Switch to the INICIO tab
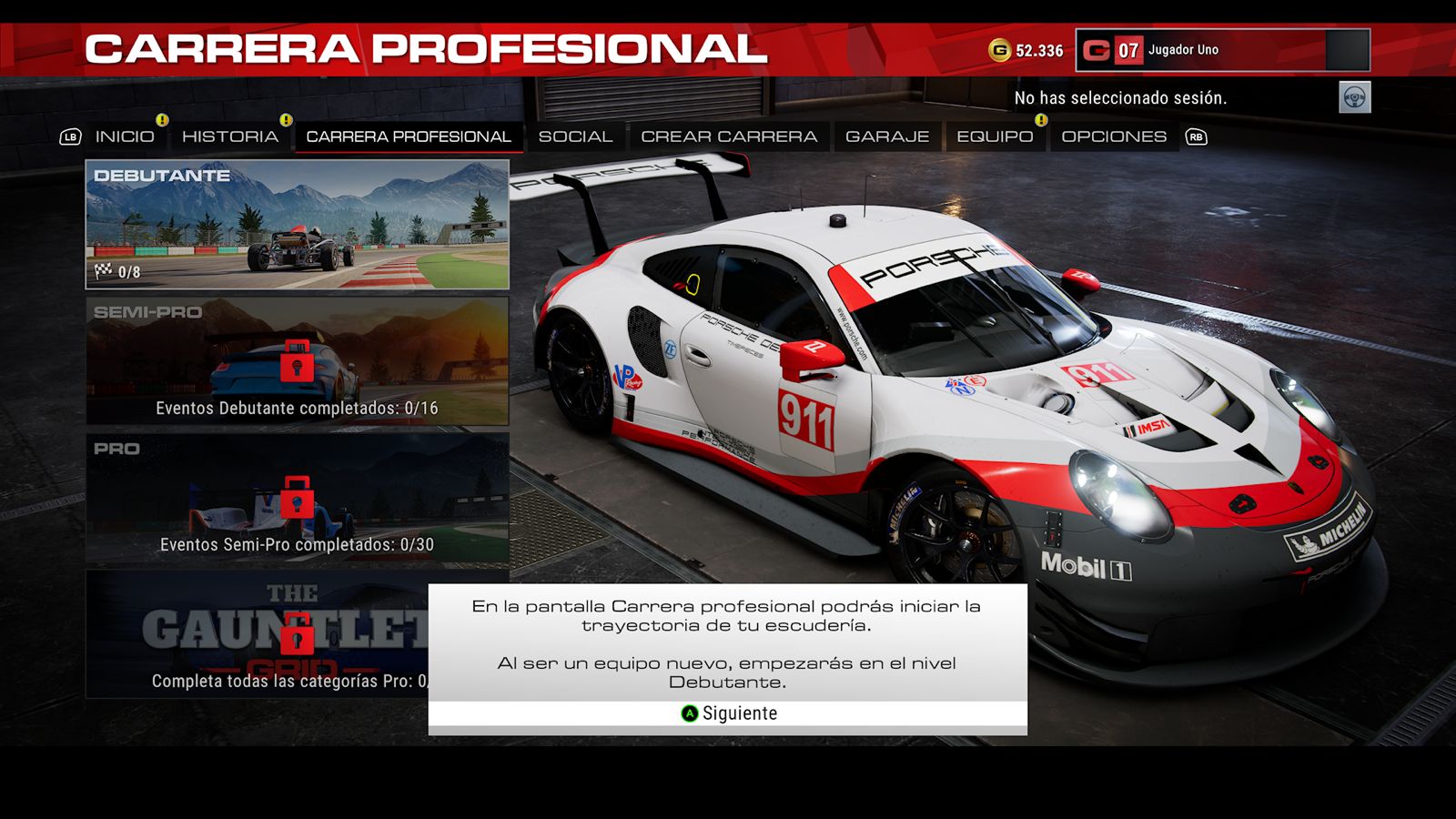1456x819 pixels. point(125,136)
